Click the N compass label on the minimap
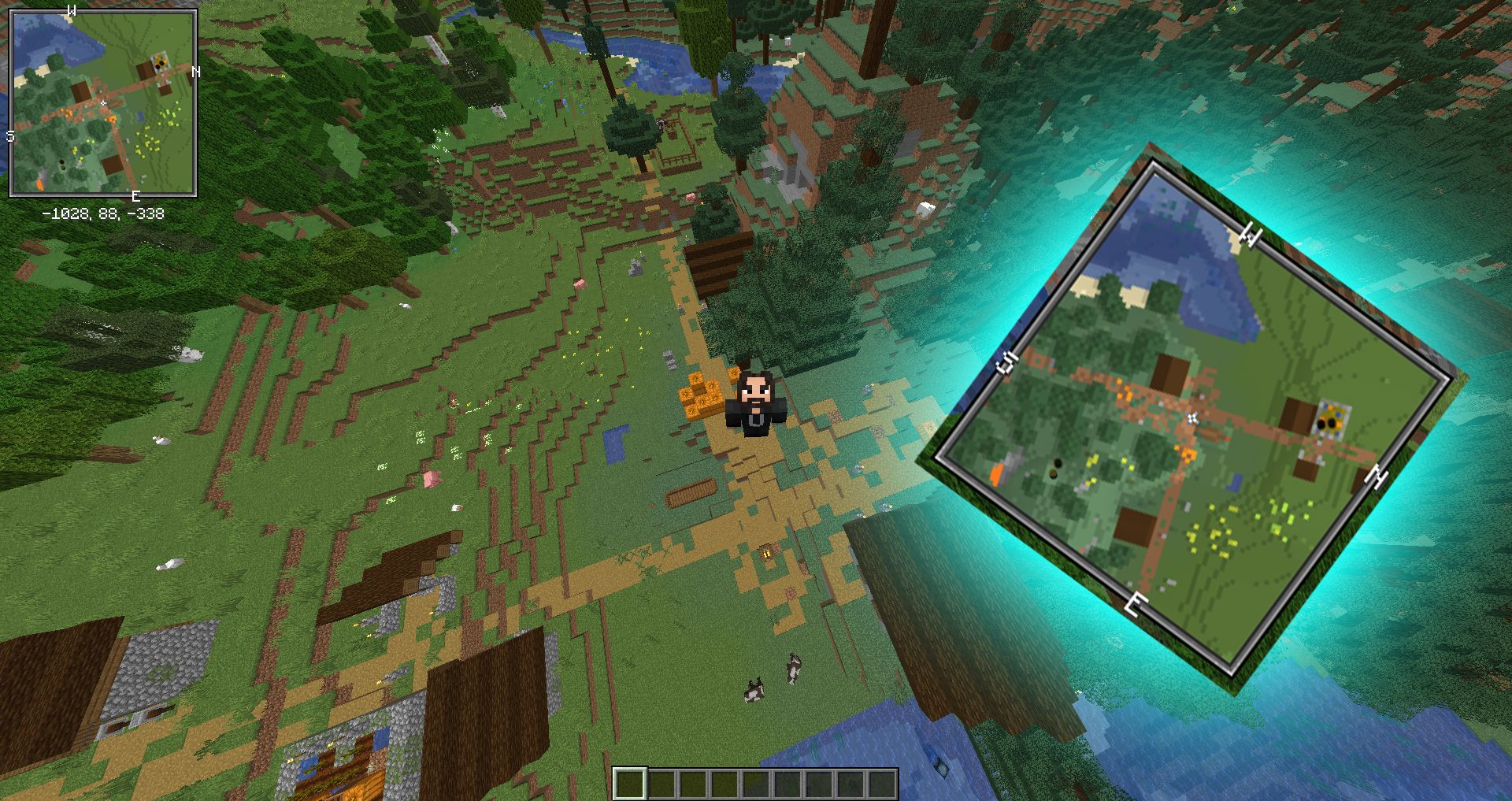Viewport: 1512px width, 801px height. coord(195,71)
